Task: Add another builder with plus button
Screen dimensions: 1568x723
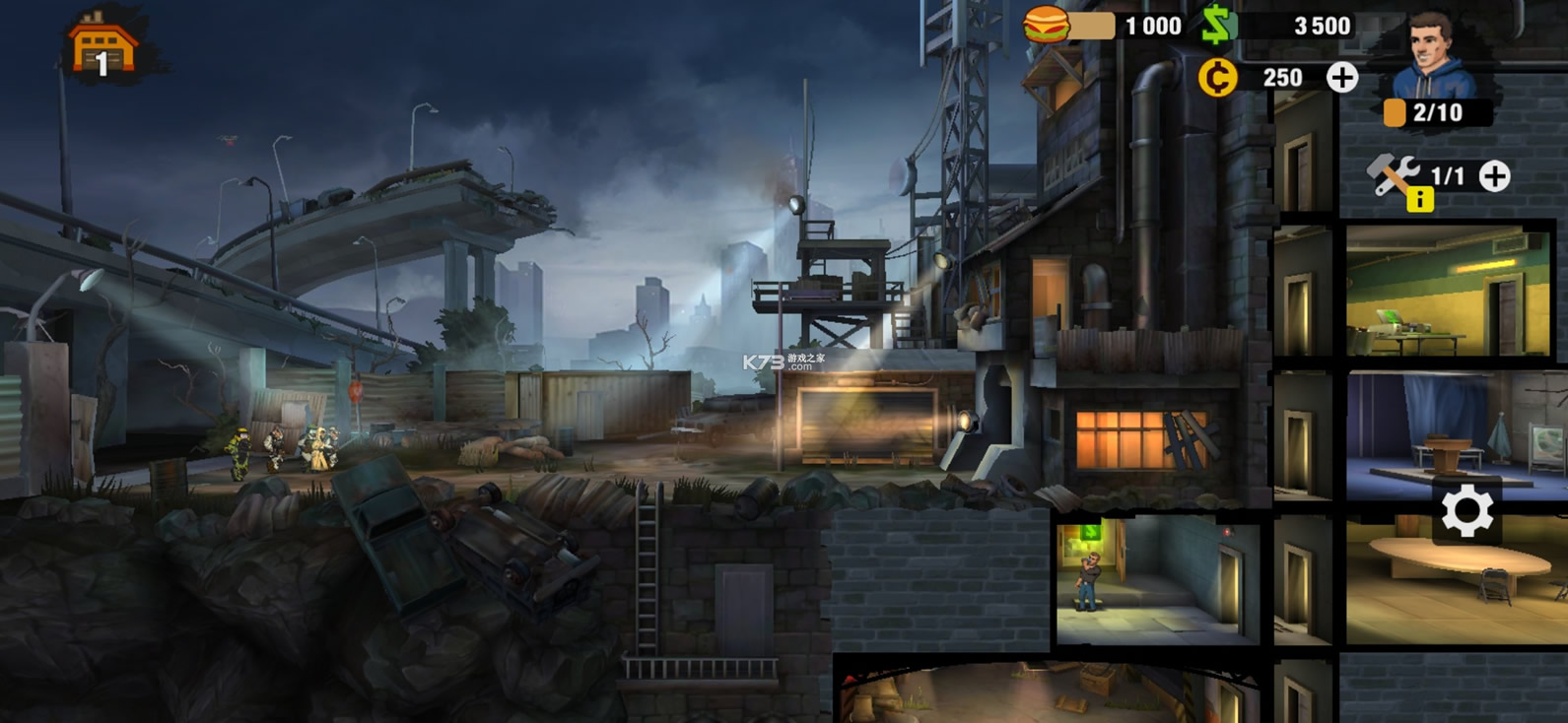Action: (1495, 176)
